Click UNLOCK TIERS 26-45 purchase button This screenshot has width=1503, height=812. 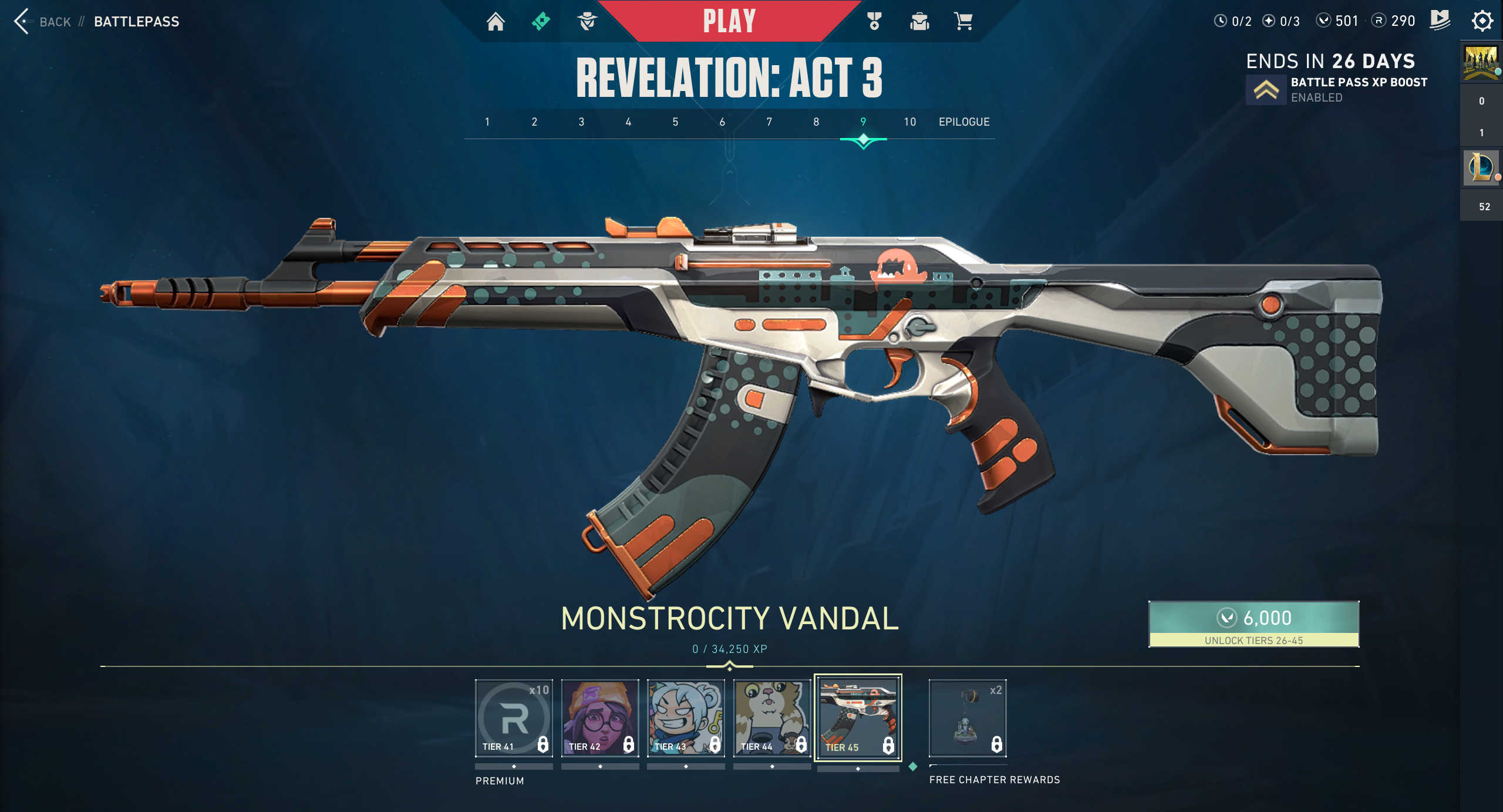tap(1253, 625)
